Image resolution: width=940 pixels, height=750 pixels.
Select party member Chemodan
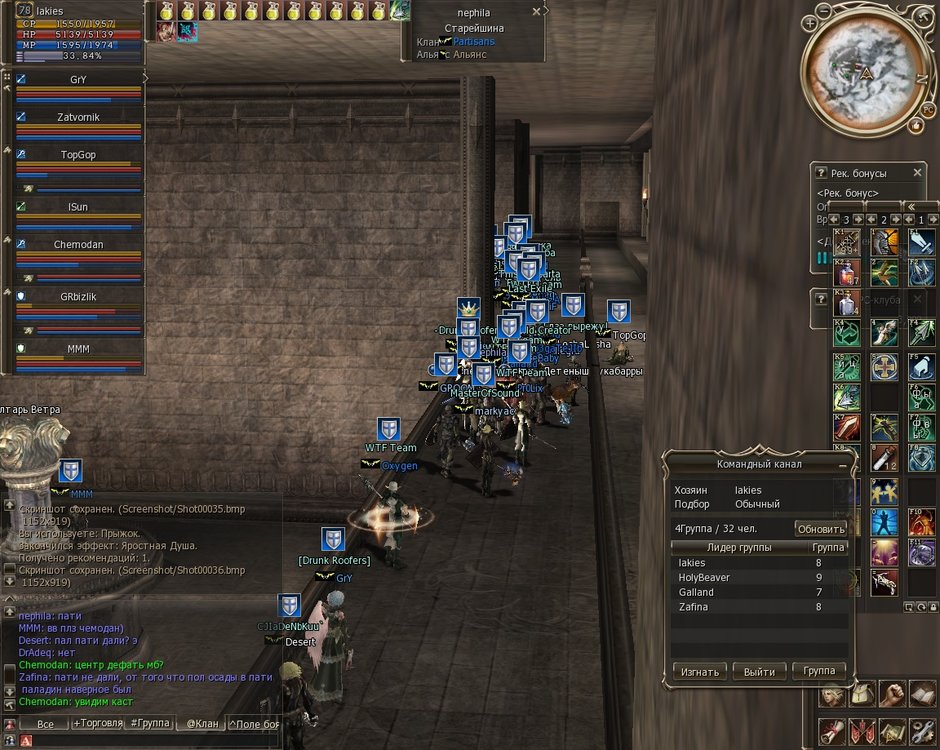(78, 244)
